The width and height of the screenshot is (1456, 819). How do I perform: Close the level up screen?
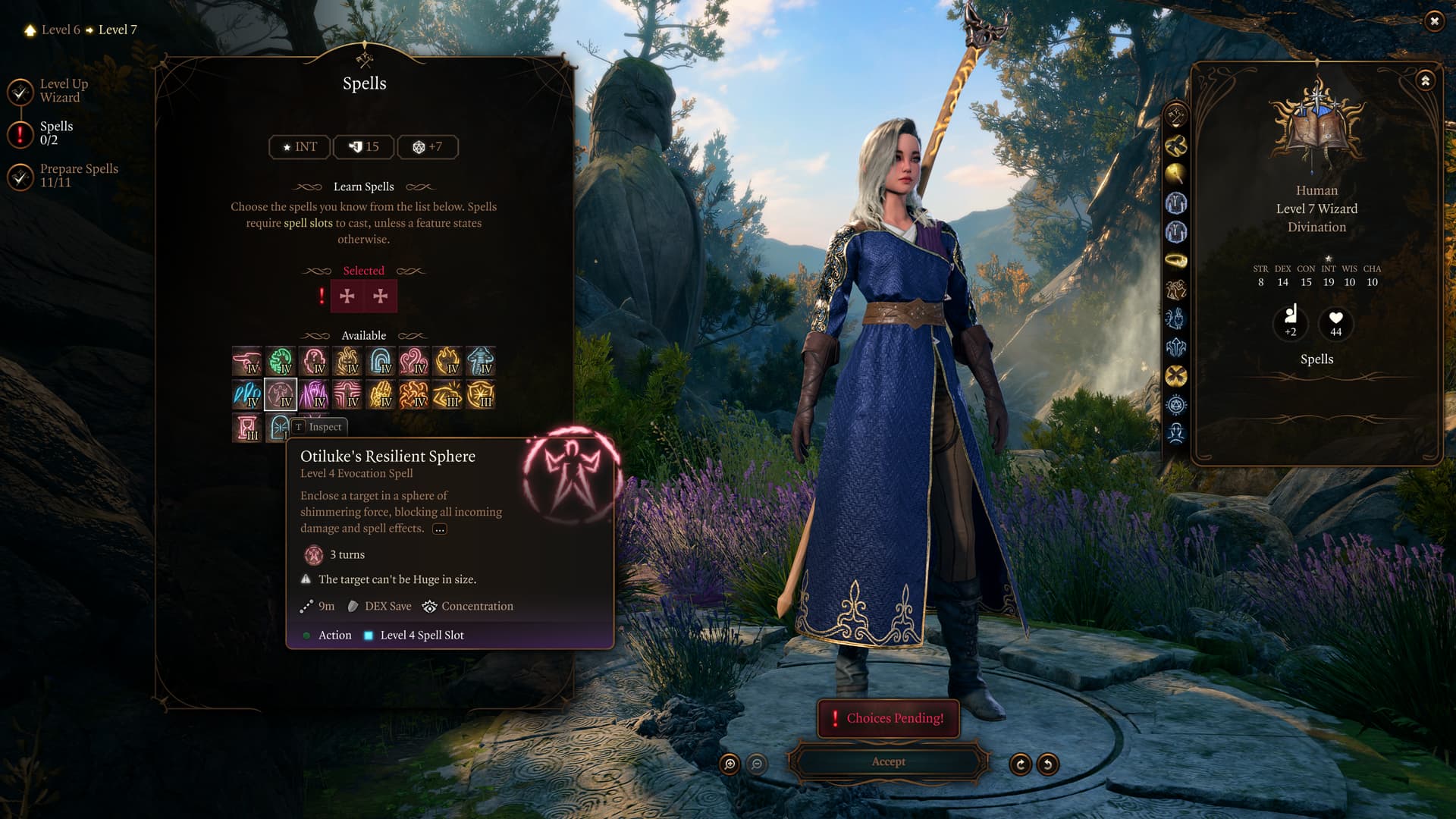pos(1433,21)
